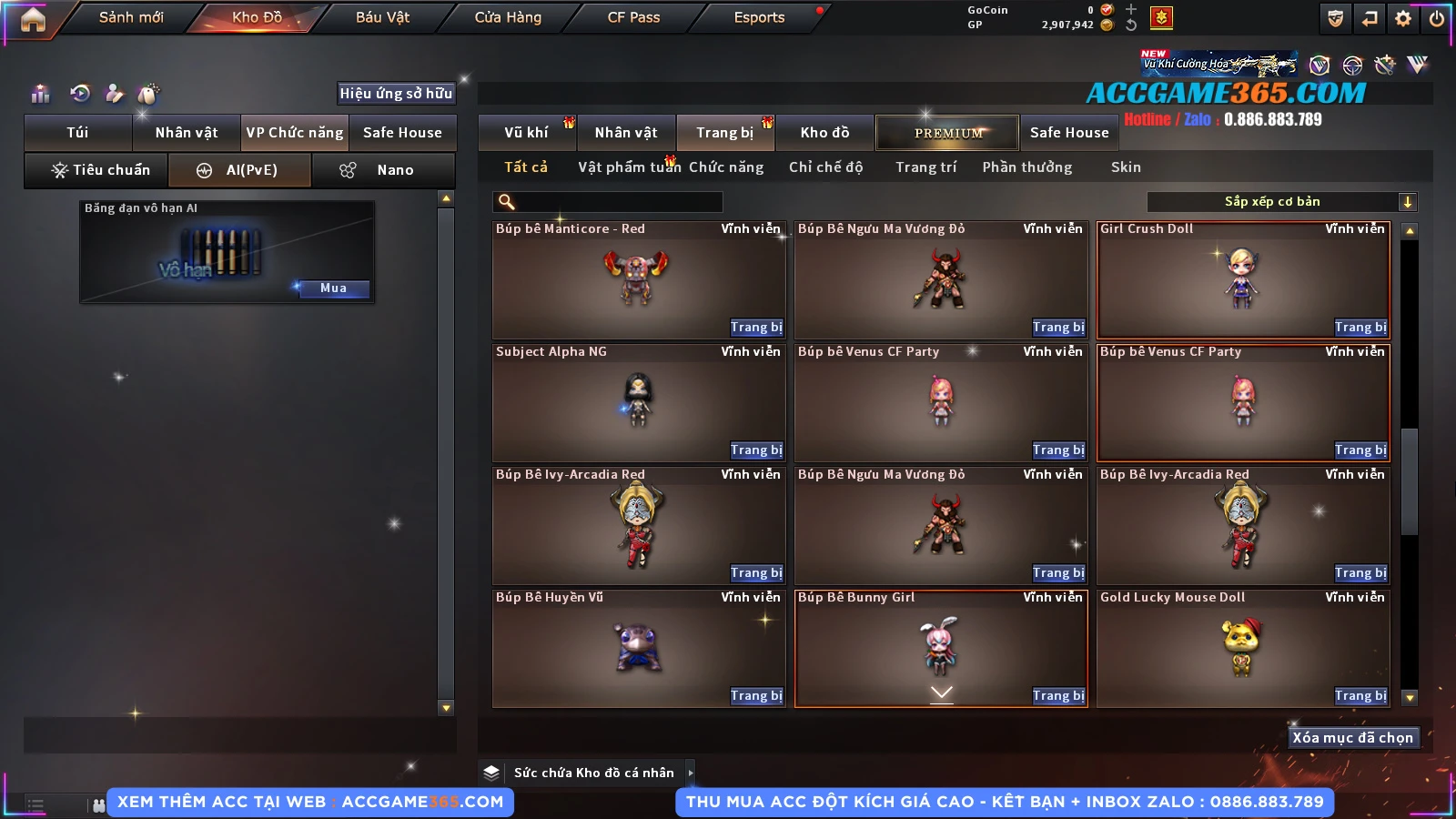Select the Subject Alpha NG item

pyautogui.click(x=637, y=401)
